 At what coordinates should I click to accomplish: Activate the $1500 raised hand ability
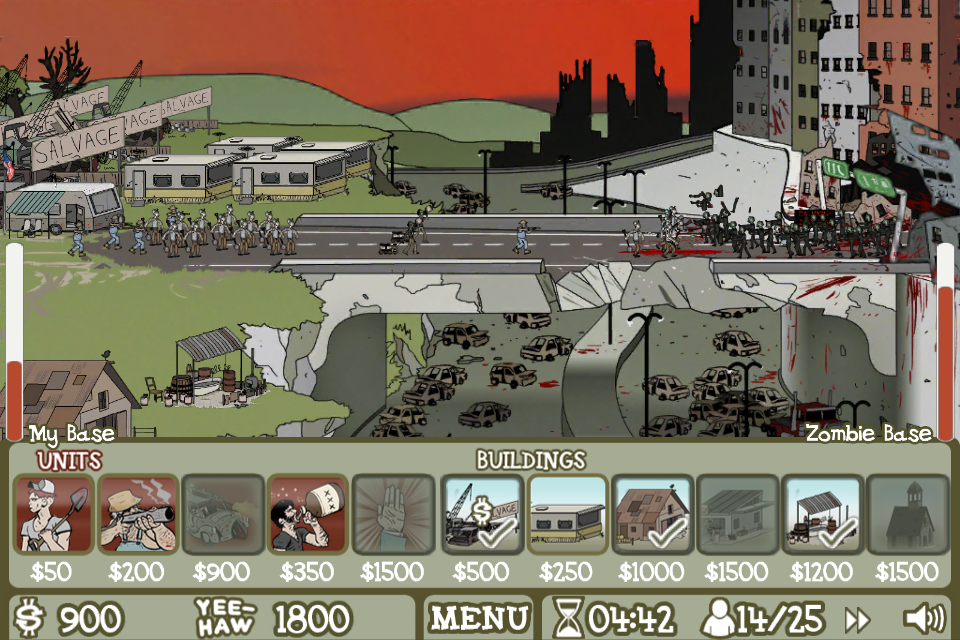coord(393,514)
